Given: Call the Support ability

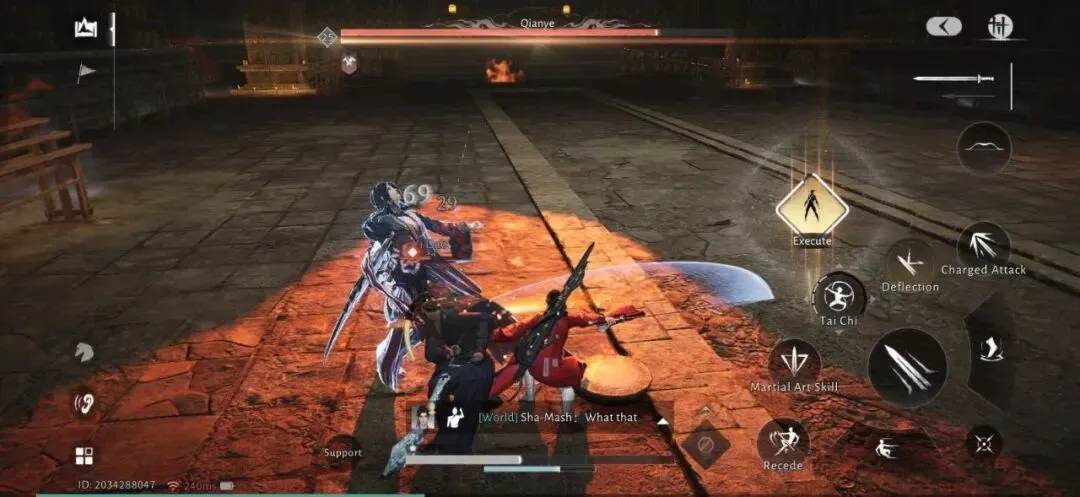Looking at the screenshot, I should tap(343, 452).
